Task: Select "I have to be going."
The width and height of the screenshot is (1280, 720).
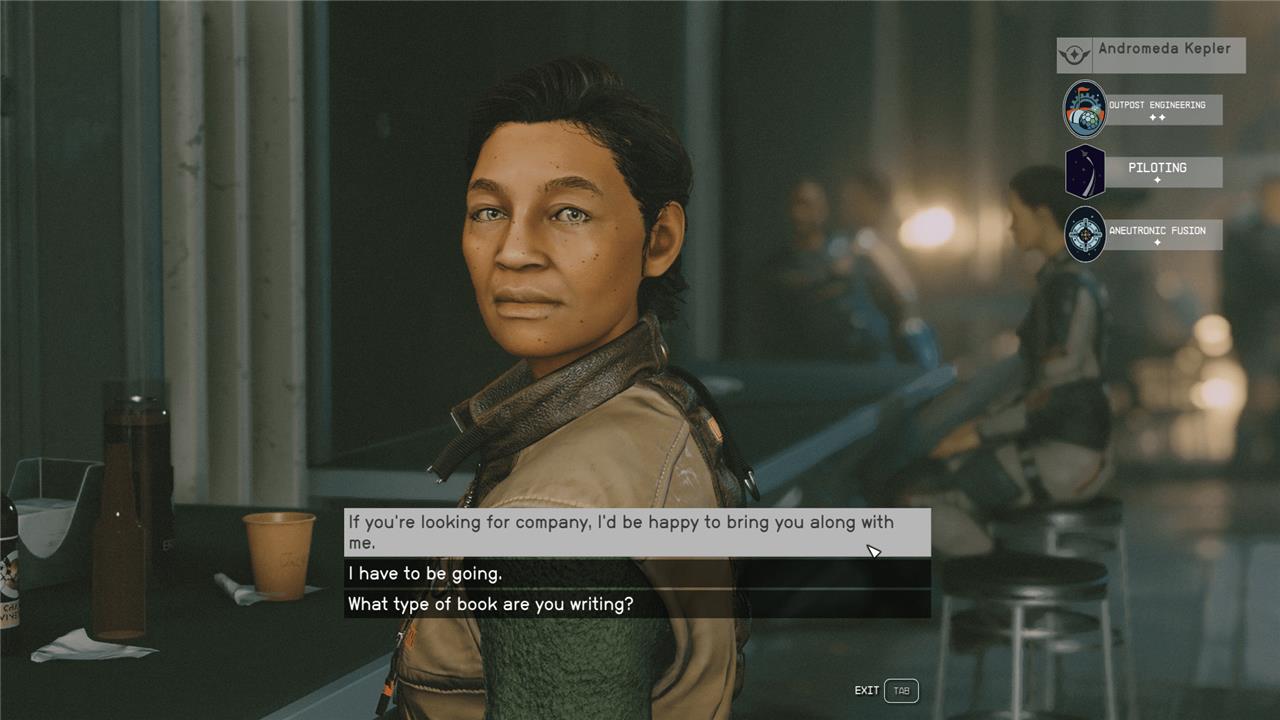Action: click(x=637, y=574)
